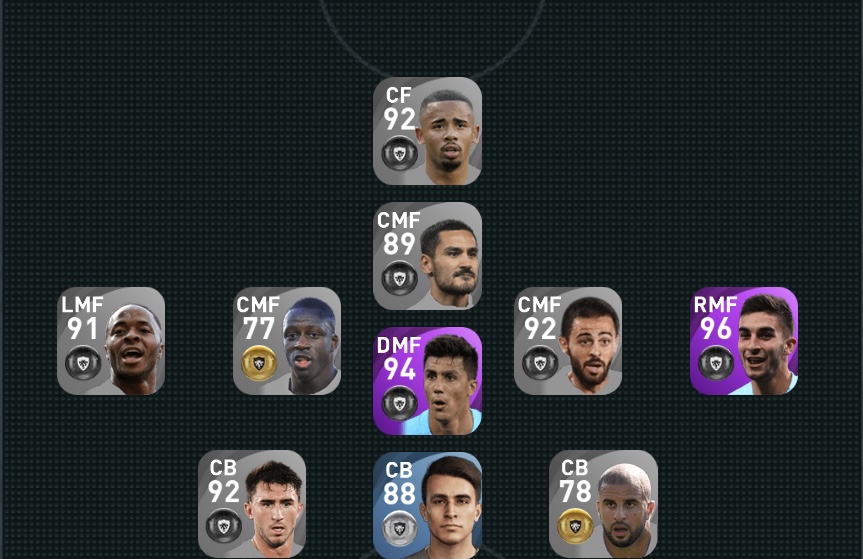Pick the LMF 91 winger card
The image size is (863, 559).
click(111, 341)
